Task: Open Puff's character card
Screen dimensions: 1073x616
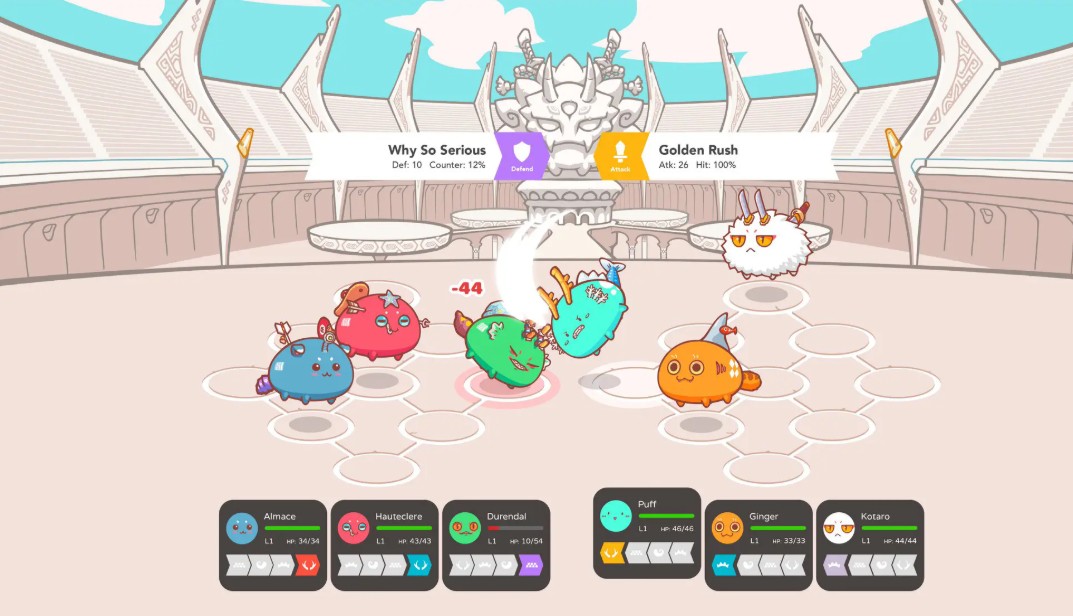Action: click(x=647, y=518)
